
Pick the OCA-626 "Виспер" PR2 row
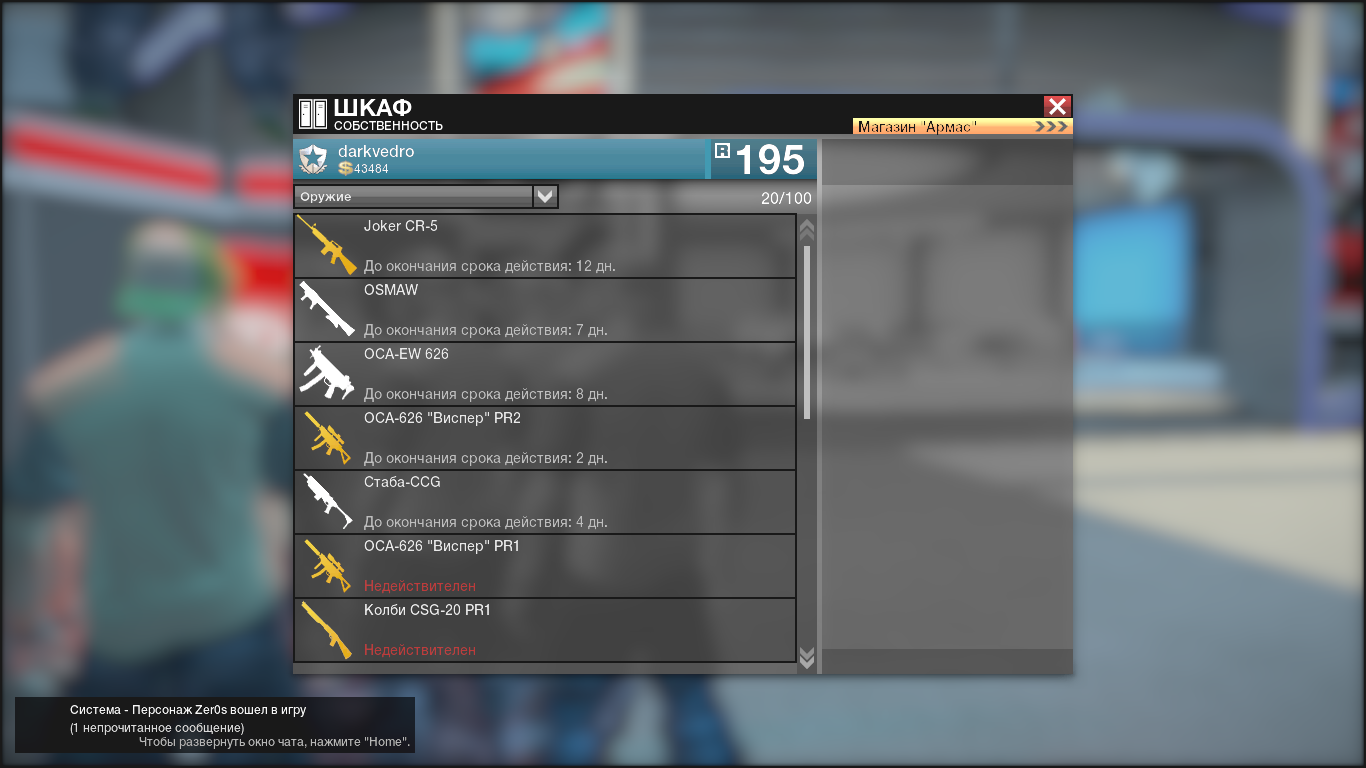(x=545, y=438)
